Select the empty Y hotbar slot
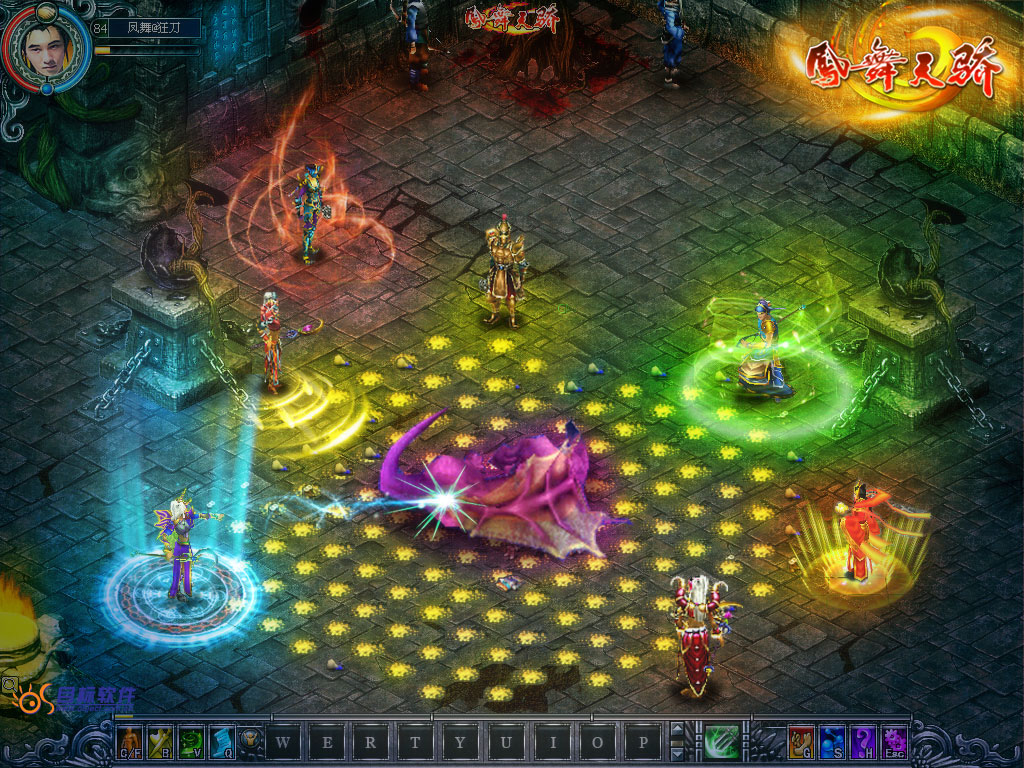Image resolution: width=1024 pixels, height=768 pixels. [459, 742]
